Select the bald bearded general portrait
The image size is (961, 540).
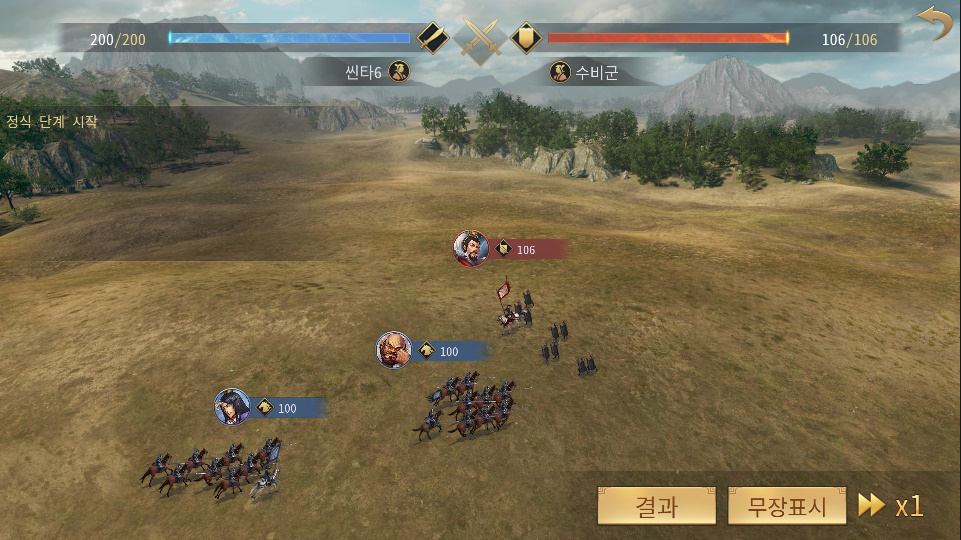(394, 351)
